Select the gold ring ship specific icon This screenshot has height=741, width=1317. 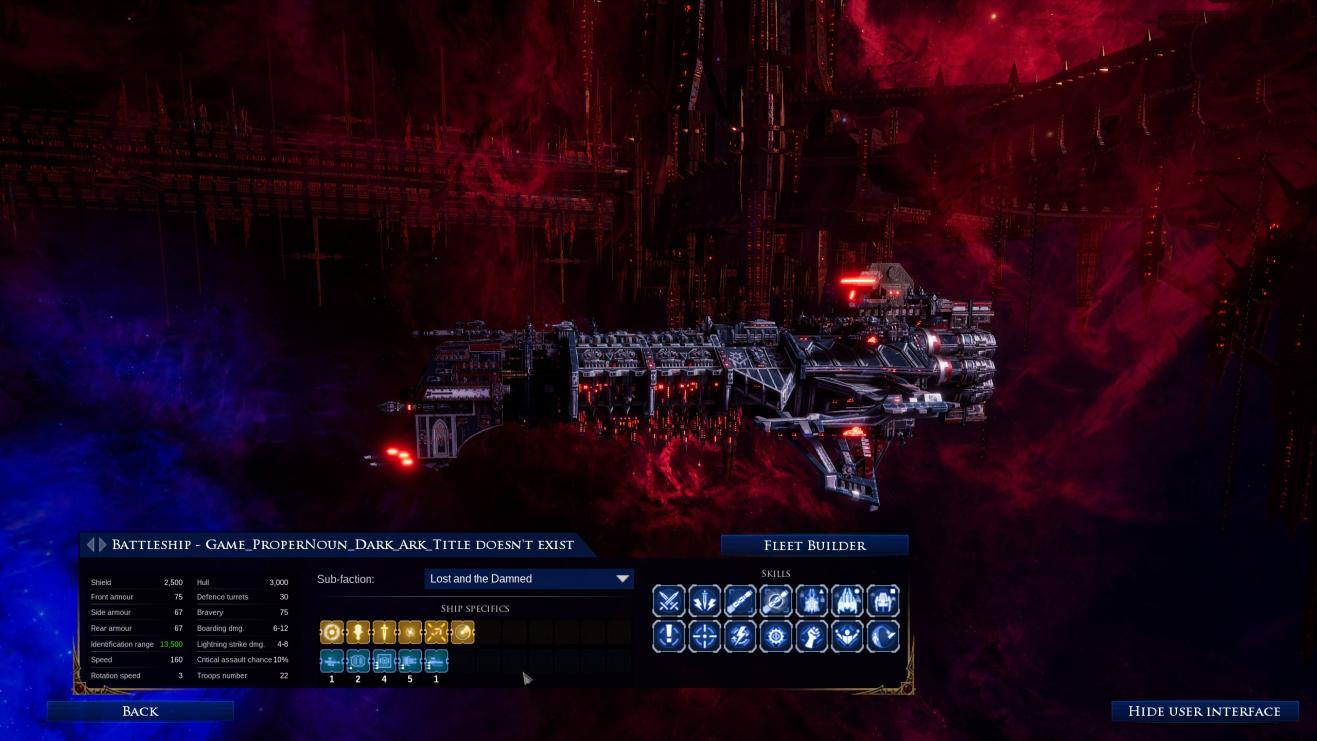tap(332, 632)
